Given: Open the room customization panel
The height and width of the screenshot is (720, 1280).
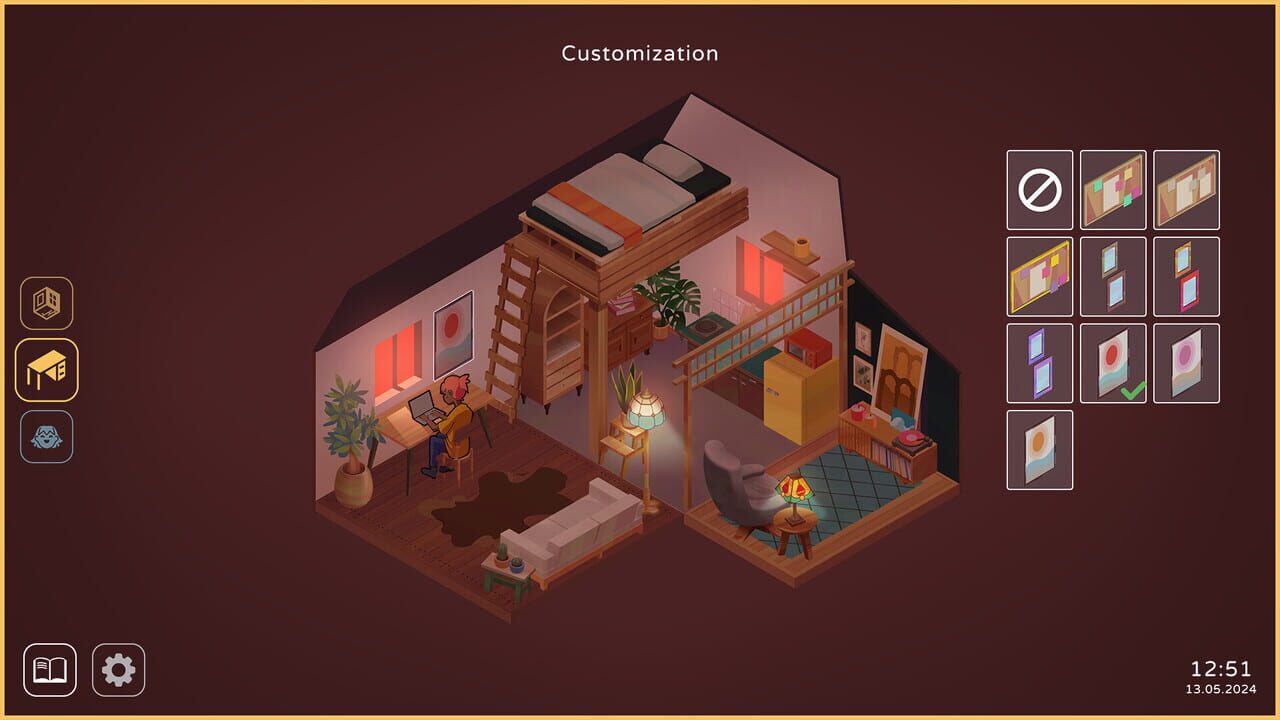Looking at the screenshot, I should (x=46, y=306).
